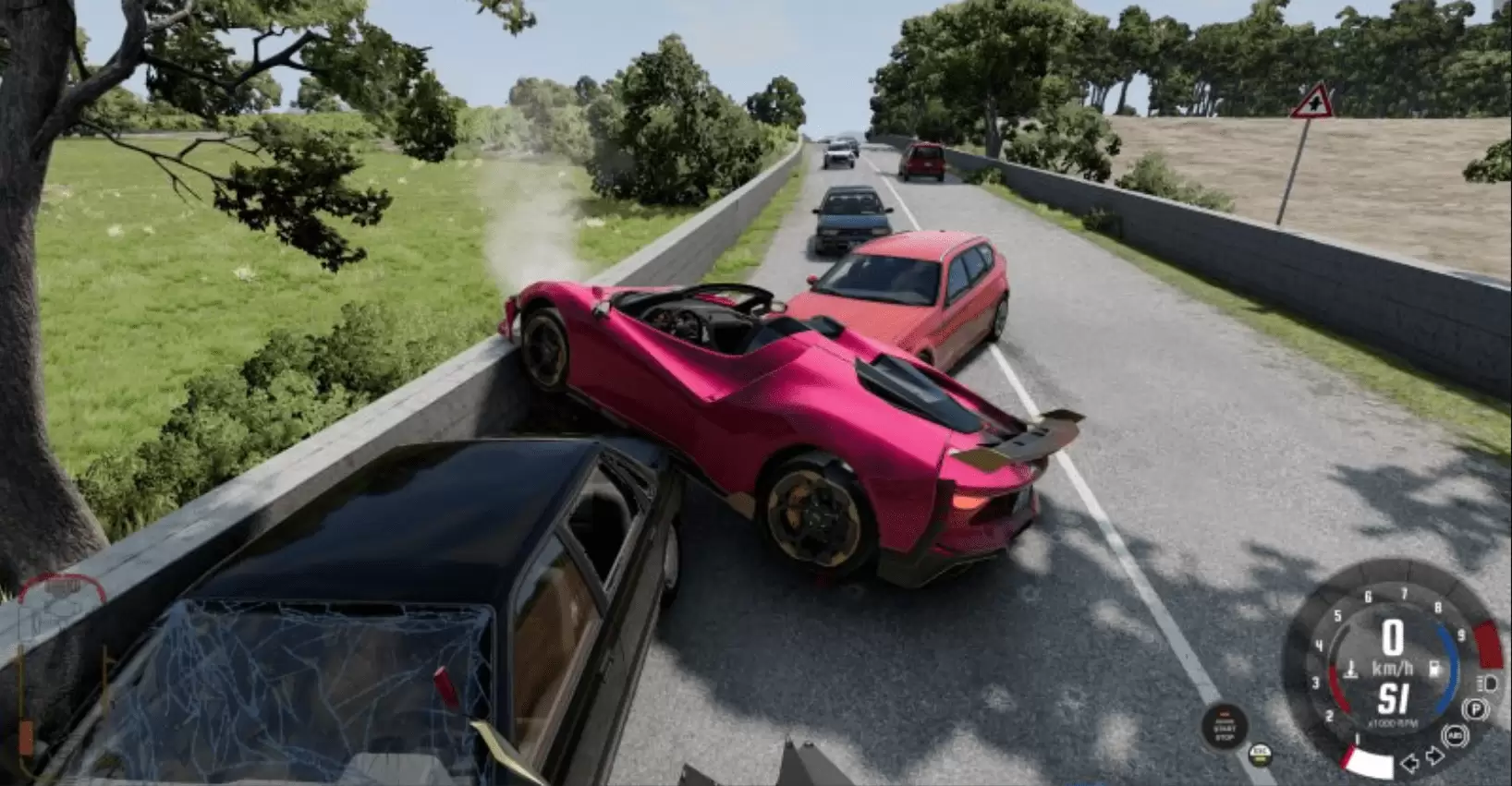
Task: Click the ABS indicator icon on the gauge
Action: click(1456, 735)
